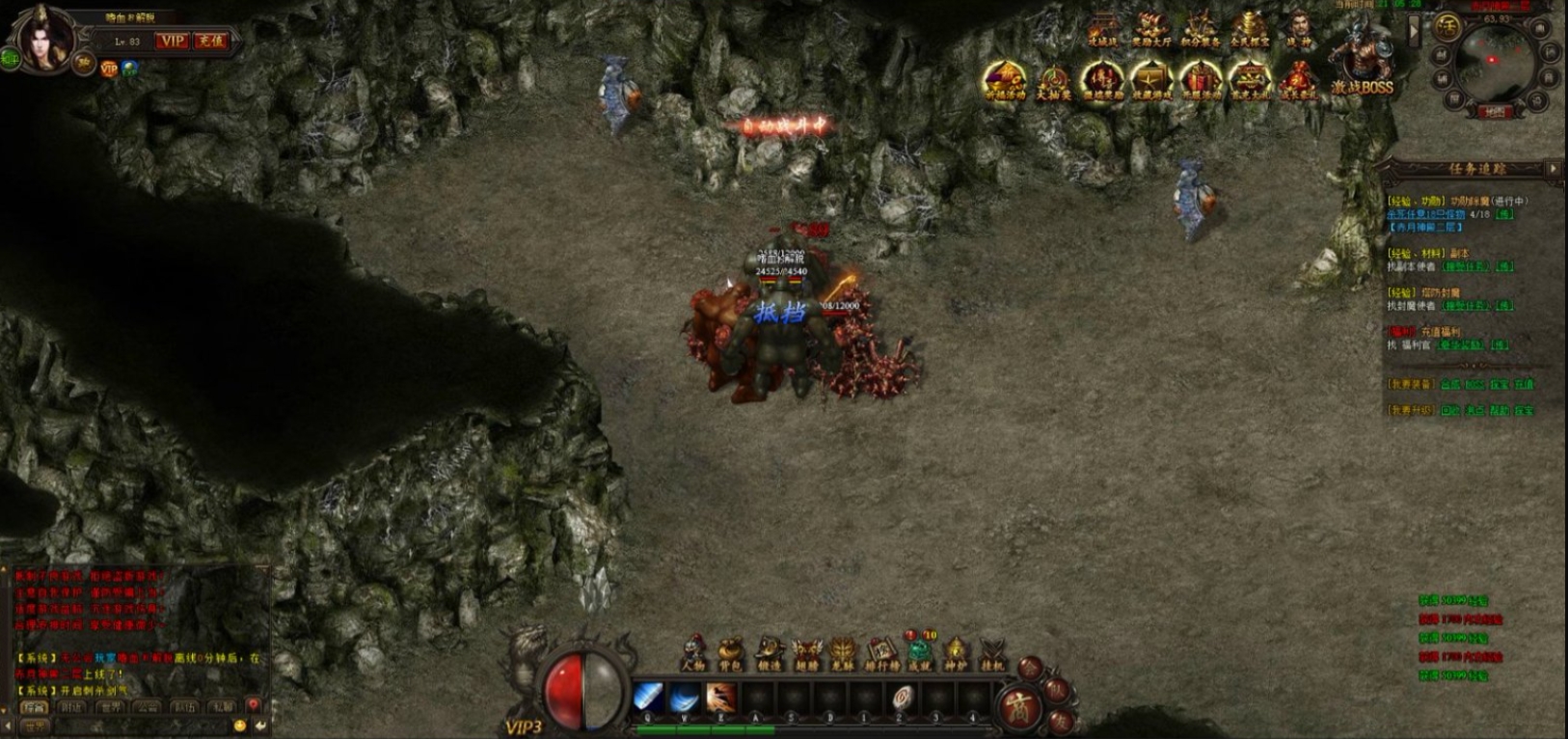
Task: Collapse the 任务追踪 quest tracker arrow
Action: tap(1553, 169)
